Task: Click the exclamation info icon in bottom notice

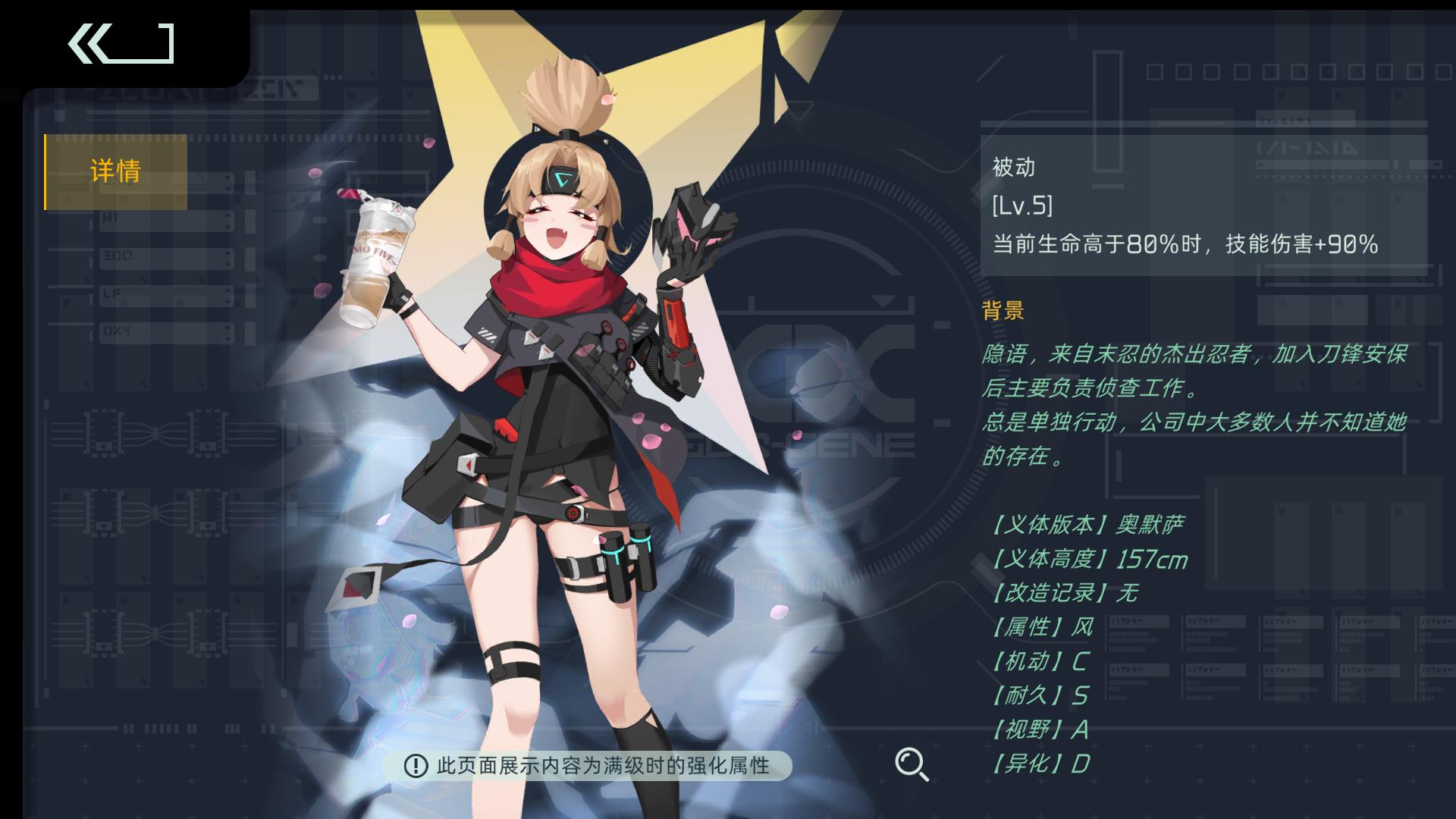Action: click(416, 767)
